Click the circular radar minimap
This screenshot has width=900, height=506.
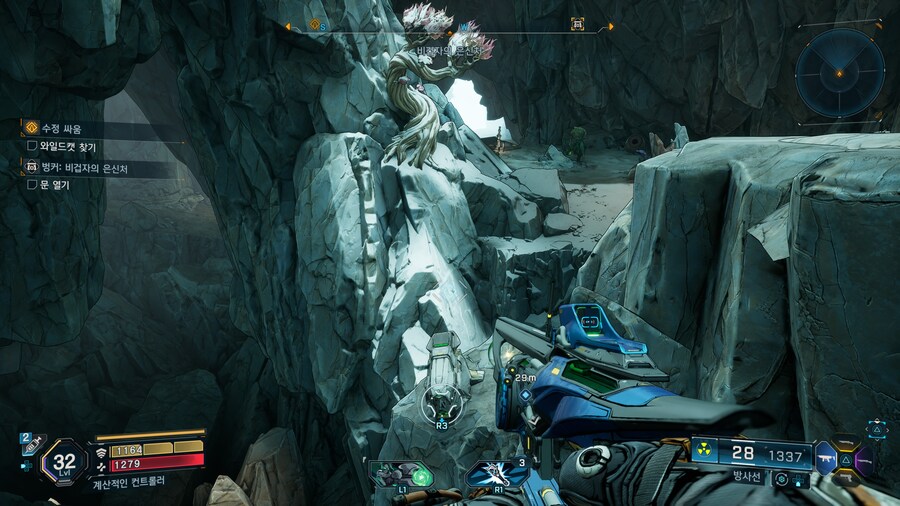tap(840, 73)
